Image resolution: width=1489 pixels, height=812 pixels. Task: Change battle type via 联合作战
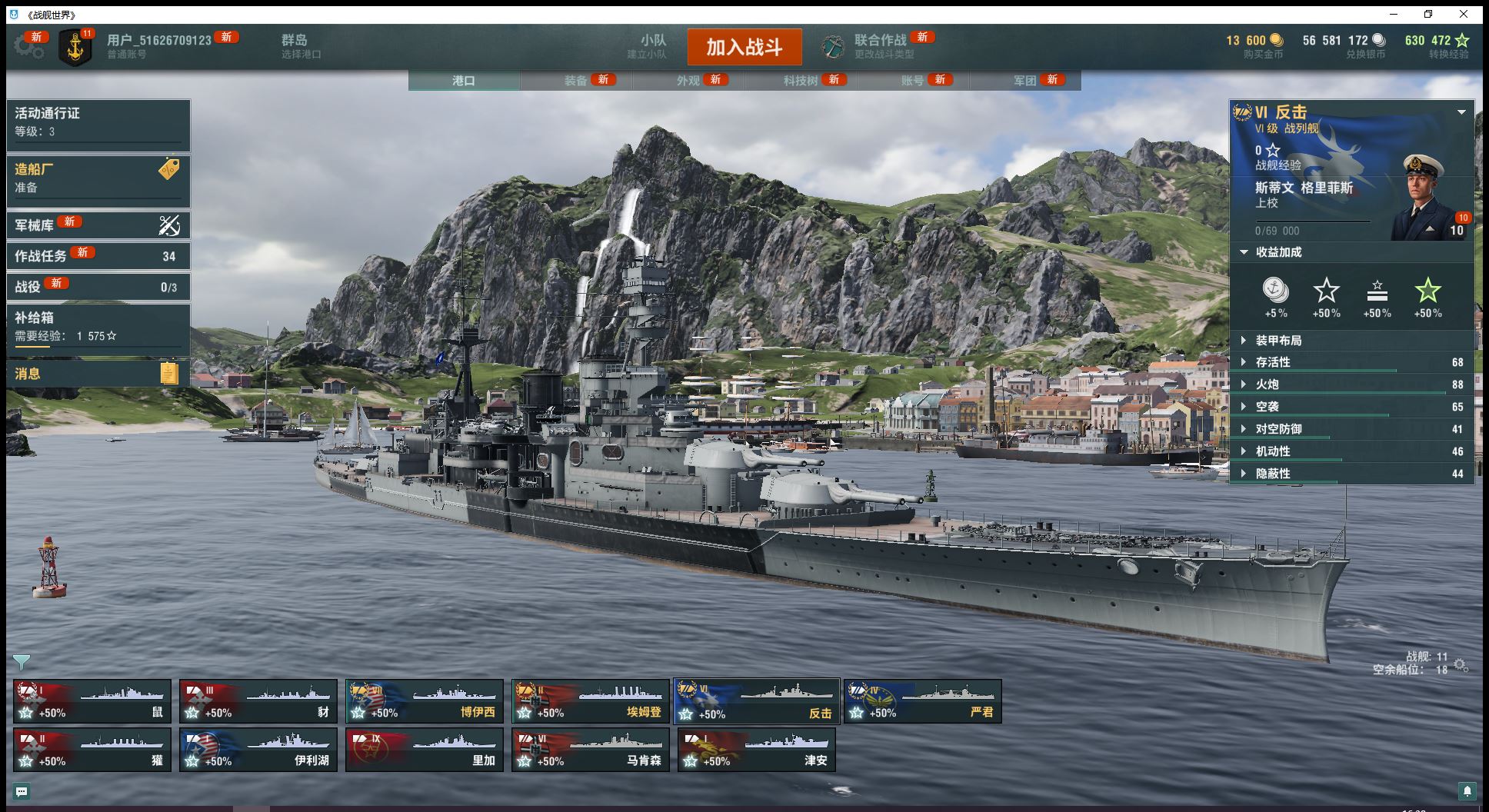[x=881, y=45]
